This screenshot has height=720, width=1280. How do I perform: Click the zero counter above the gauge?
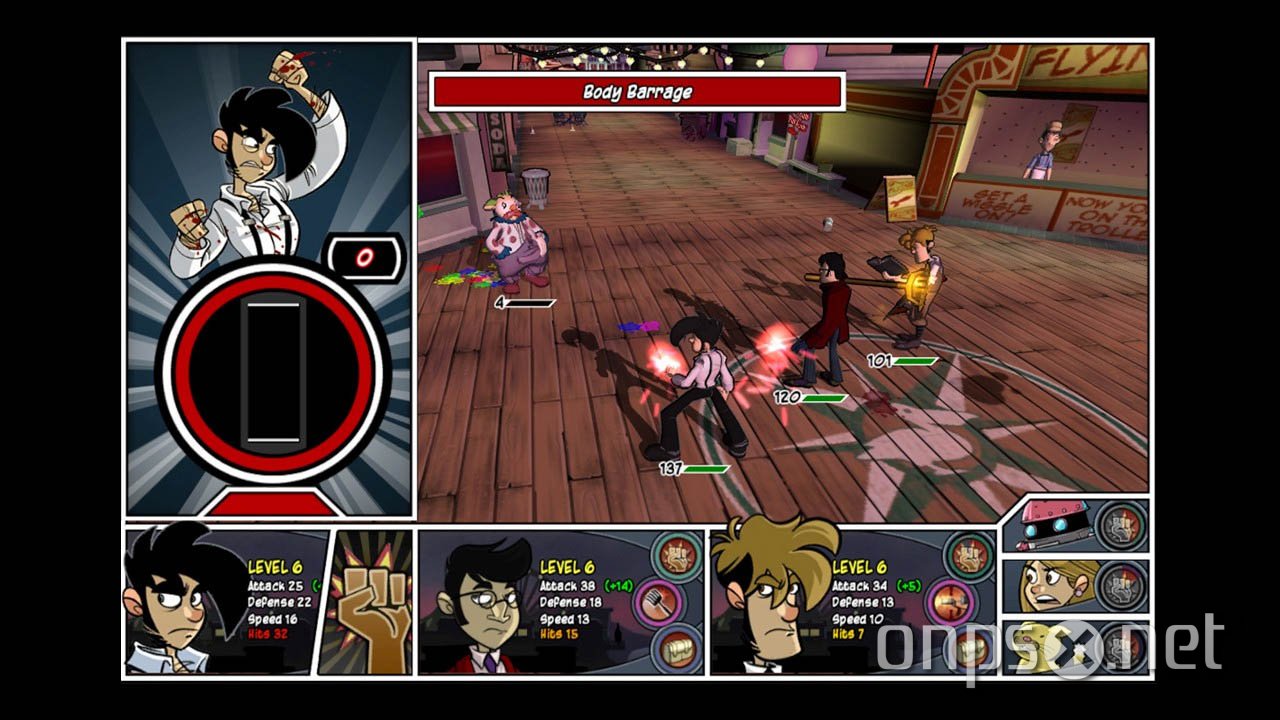coord(362,257)
